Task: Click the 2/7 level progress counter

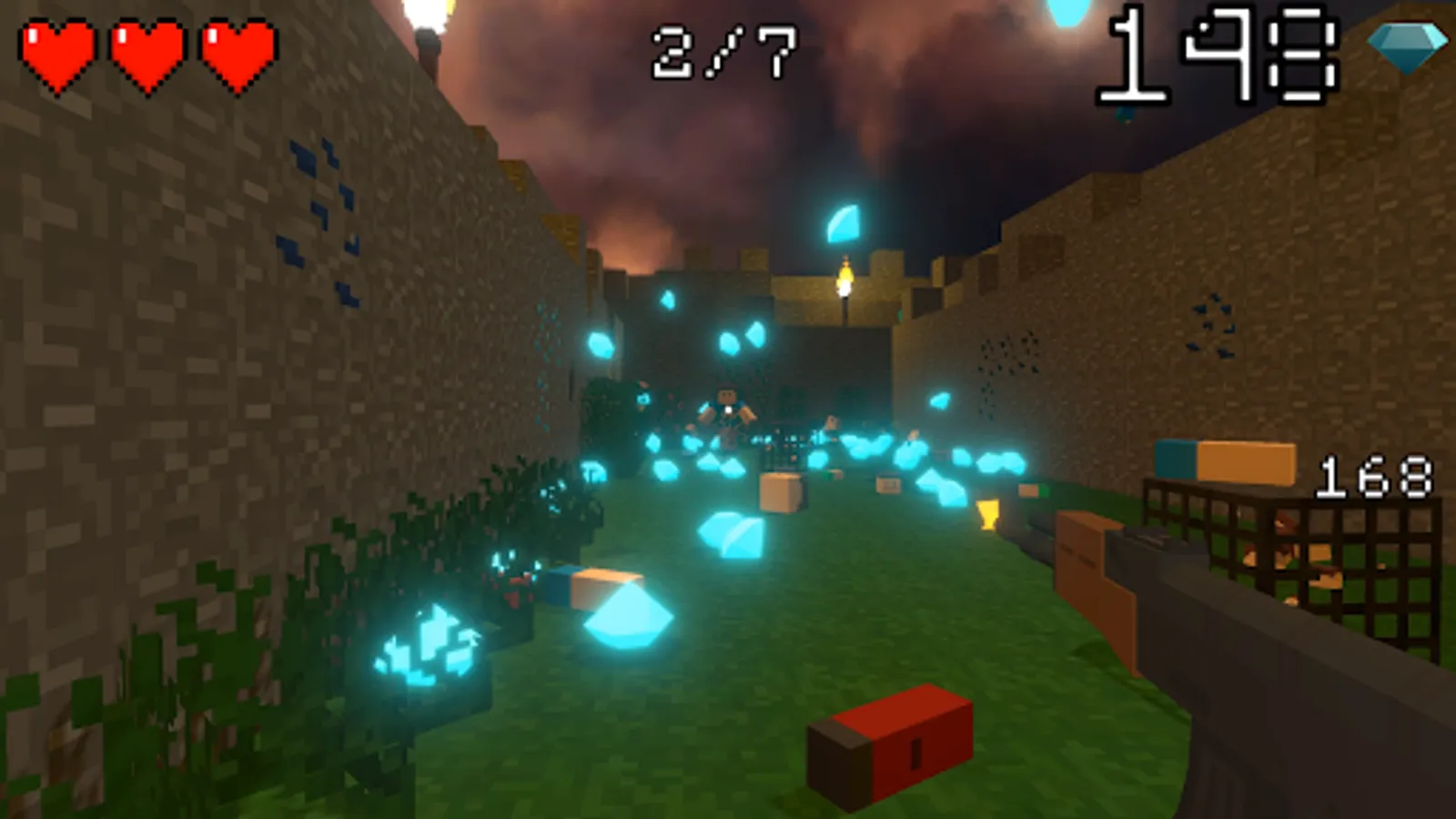Action: click(x=722, y=50)
